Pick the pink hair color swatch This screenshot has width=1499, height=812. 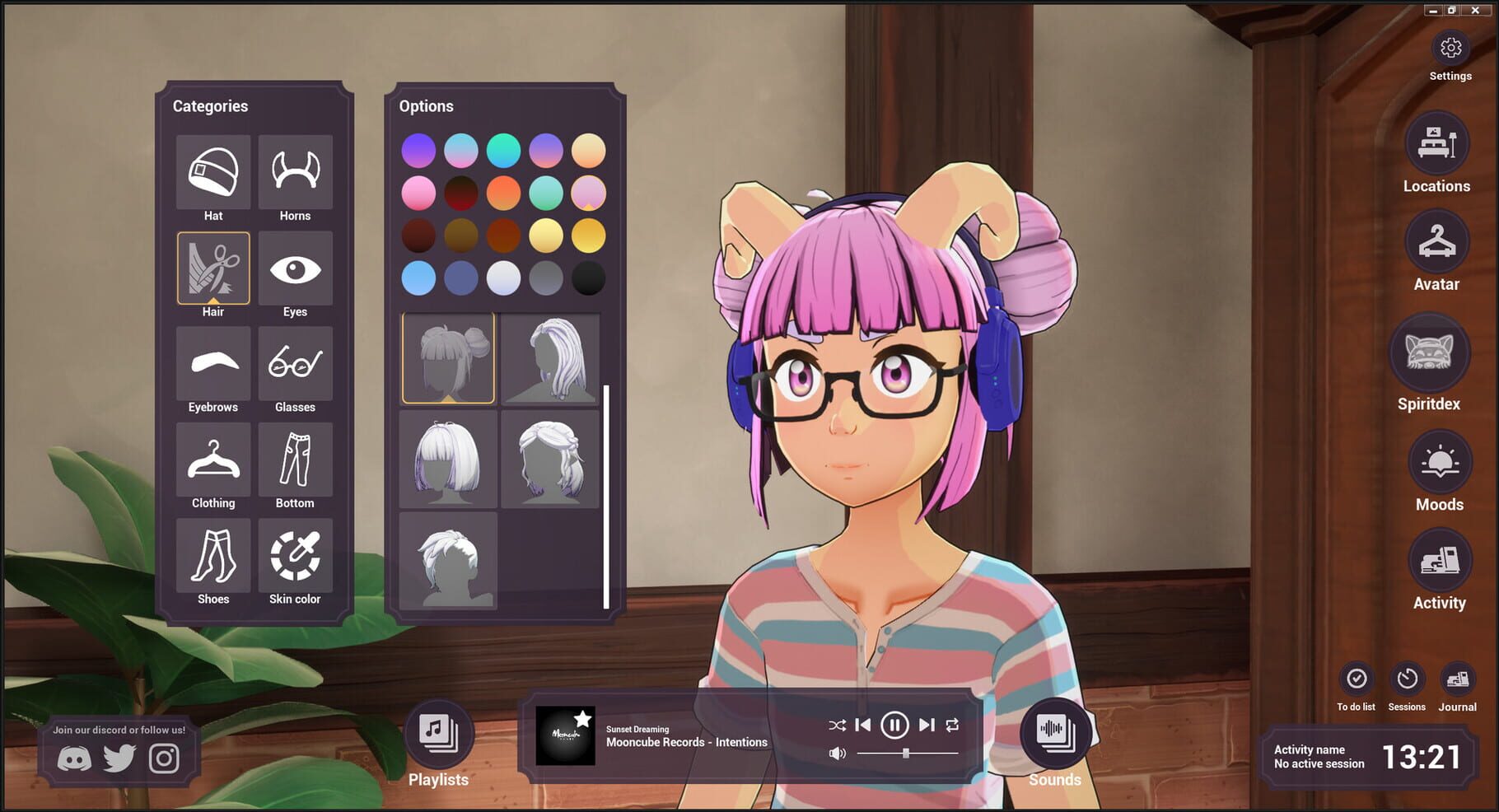(x=419, y=192)
